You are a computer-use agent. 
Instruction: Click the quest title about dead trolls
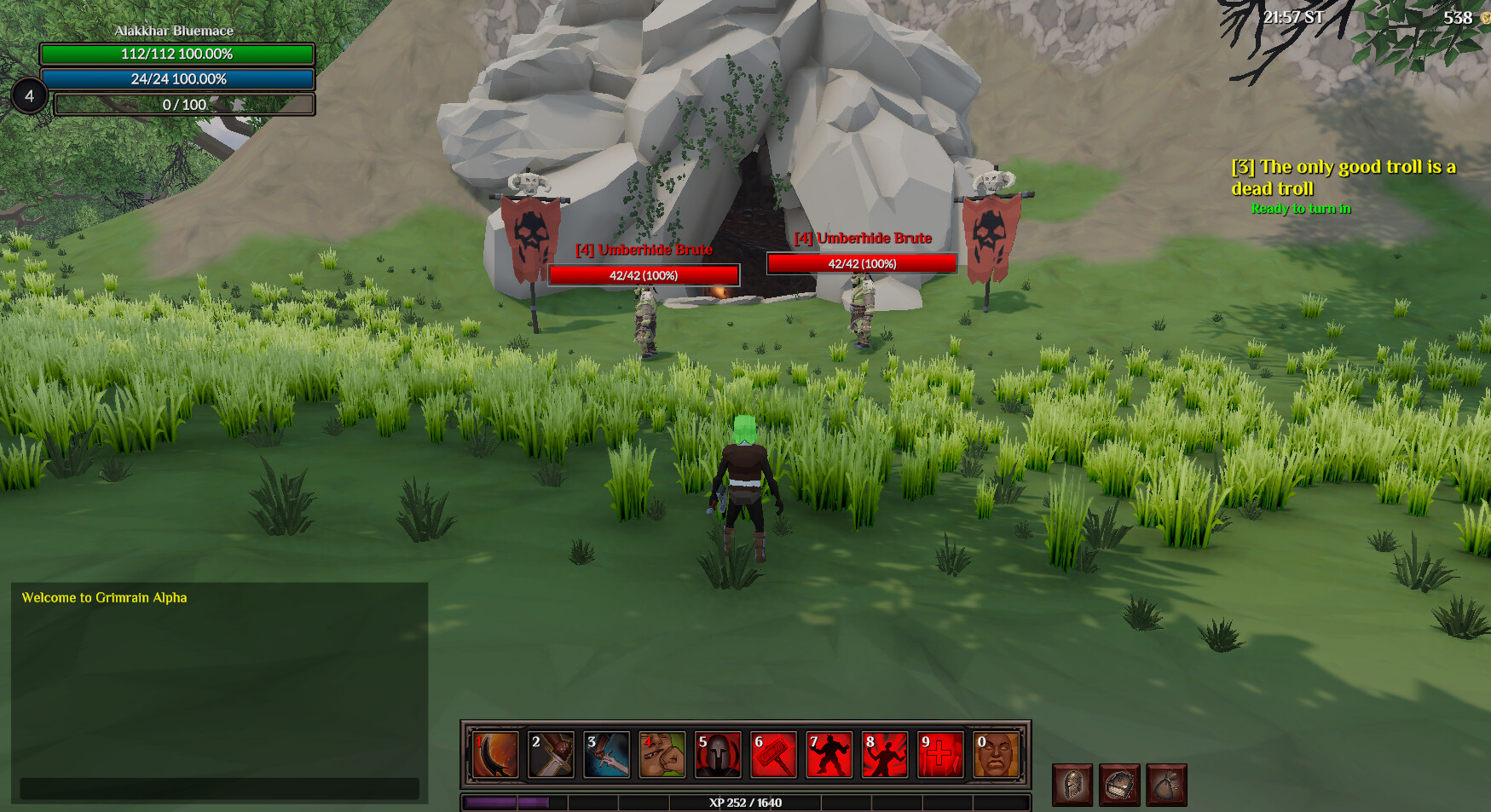tap(1344, 176)
